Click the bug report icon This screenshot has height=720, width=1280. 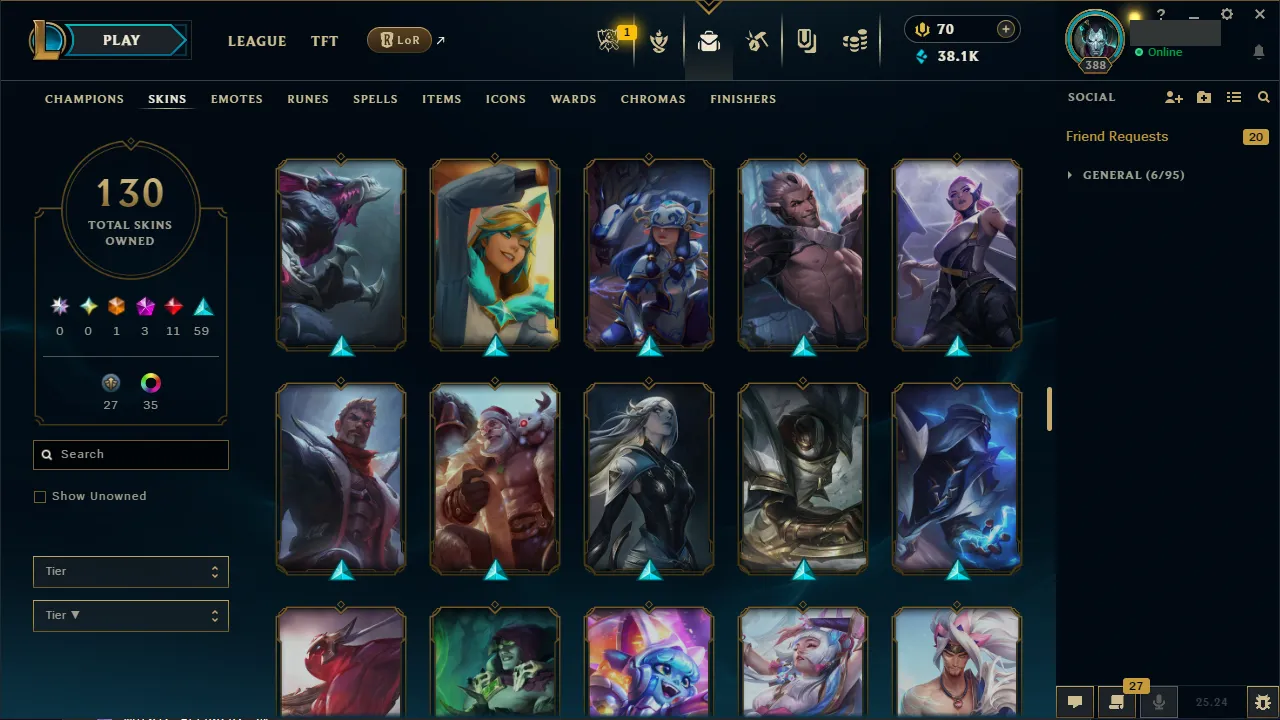tap(1262, 702)
